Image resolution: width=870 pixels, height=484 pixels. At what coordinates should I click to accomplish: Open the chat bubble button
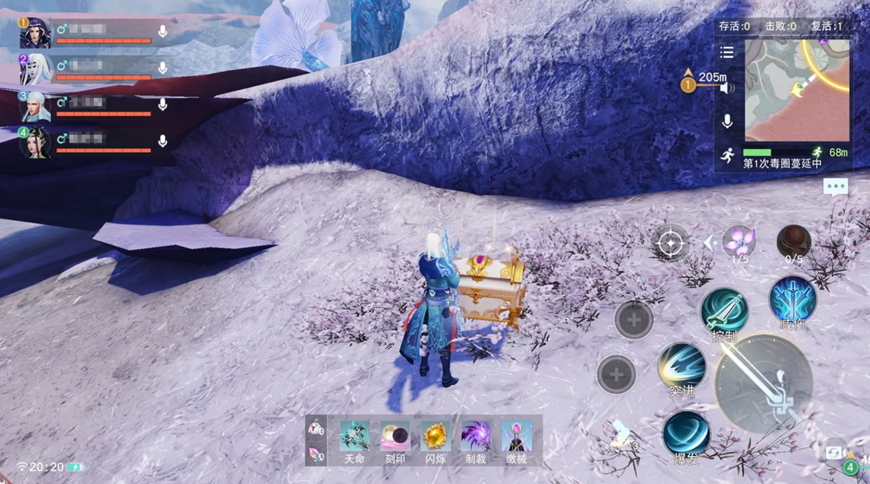pyautogui.click(x=836, y=186)
